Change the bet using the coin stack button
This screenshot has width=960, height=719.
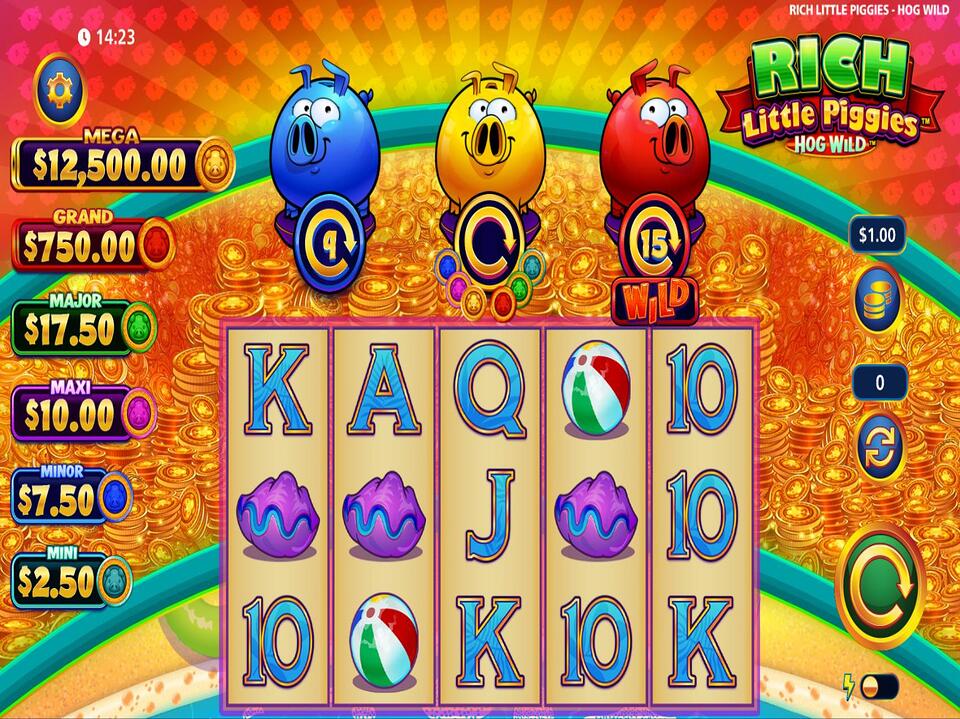click(x=878, y=297)
